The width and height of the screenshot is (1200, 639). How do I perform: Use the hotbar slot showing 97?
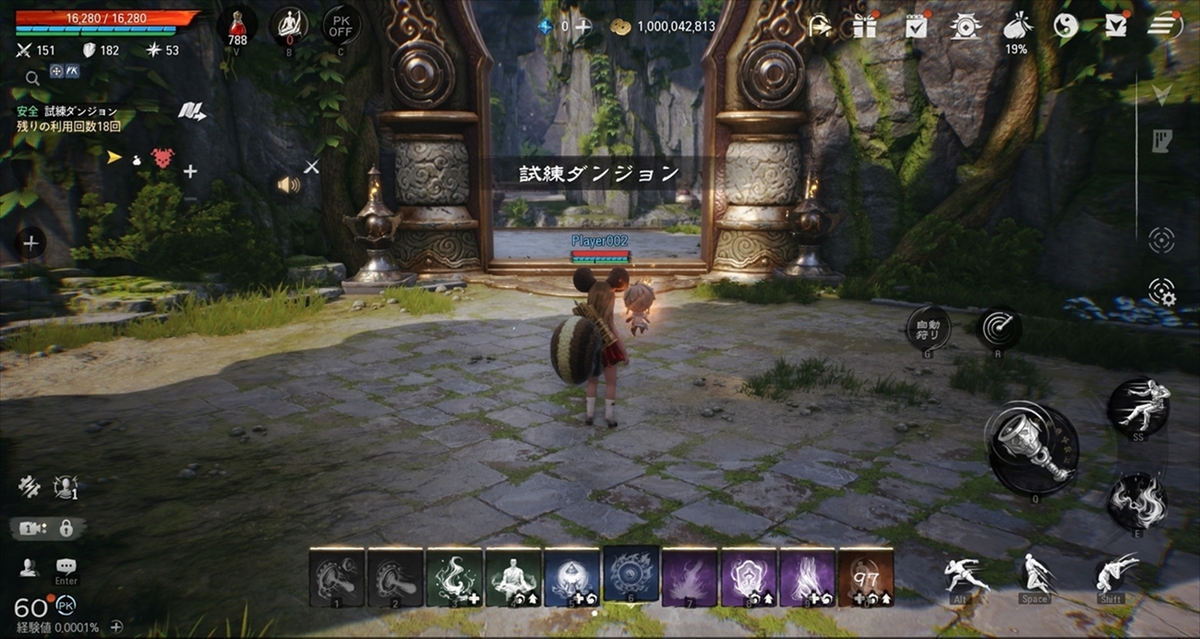click(866, 577)
